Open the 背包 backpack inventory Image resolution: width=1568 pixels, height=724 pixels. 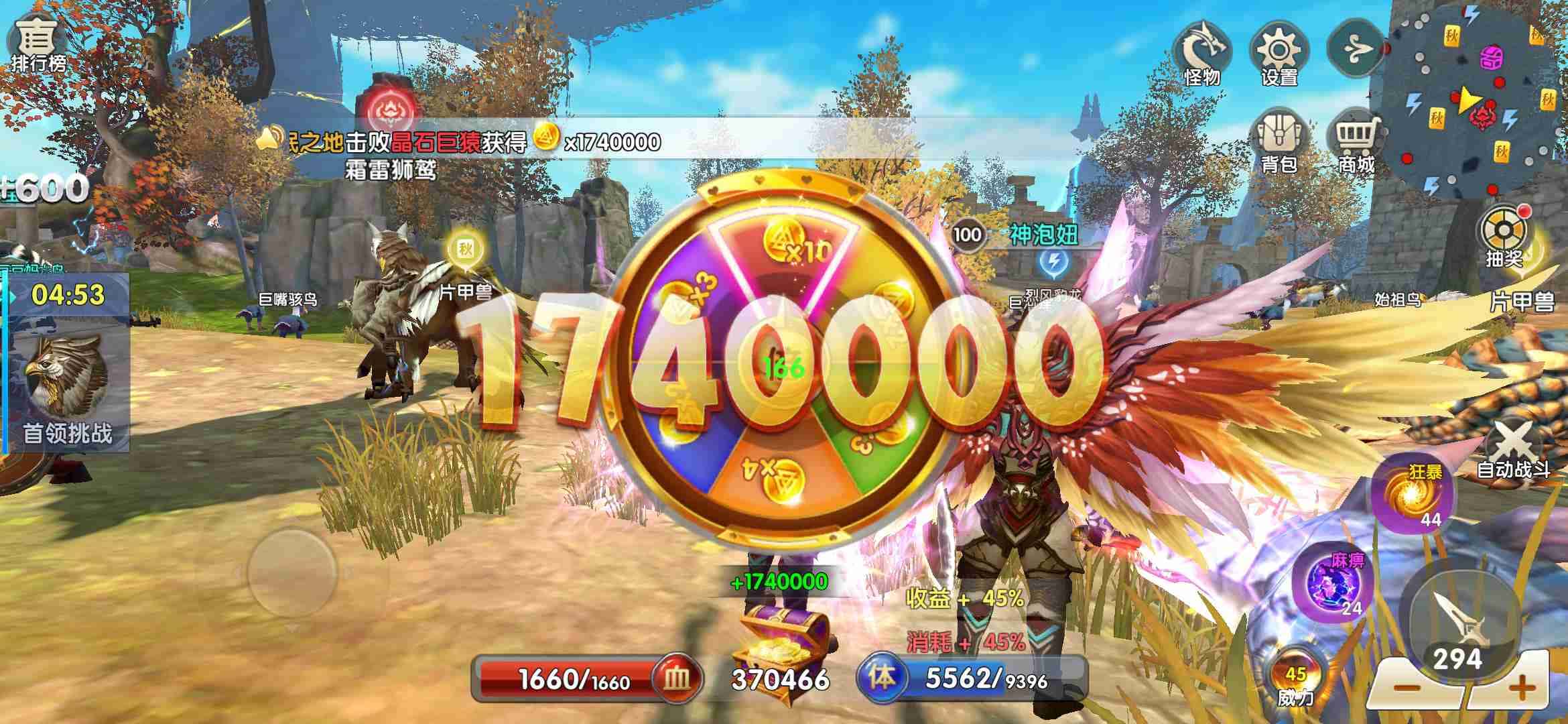pos(1279,142)
